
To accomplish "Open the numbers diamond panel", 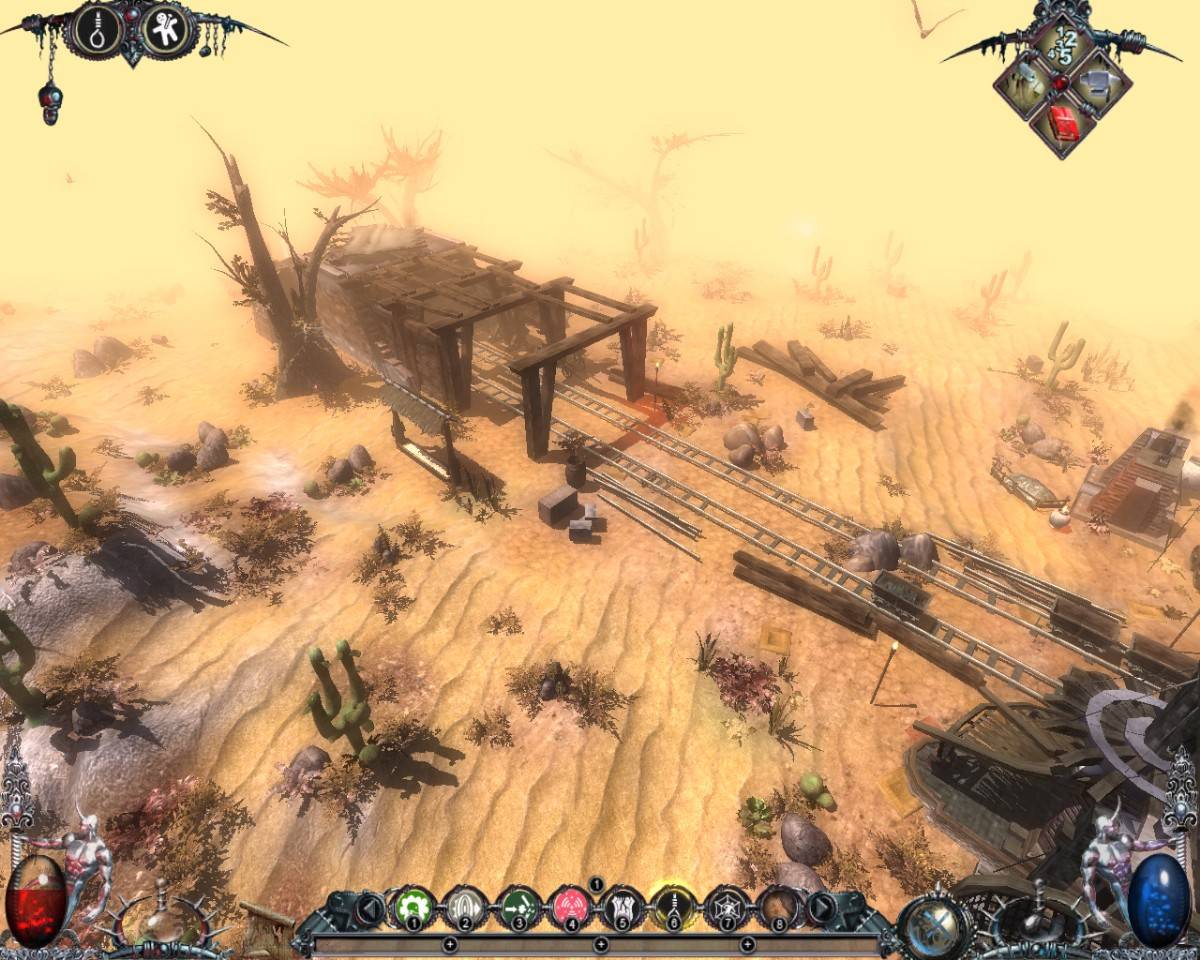I will coord(1062,46).
